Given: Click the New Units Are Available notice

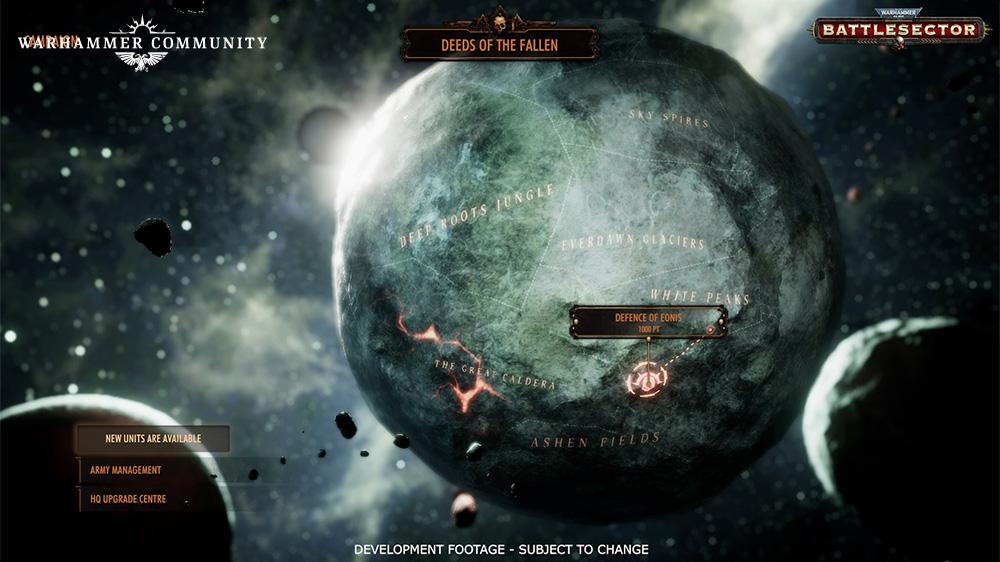Looking at the screenshot, I should (153, 439).
